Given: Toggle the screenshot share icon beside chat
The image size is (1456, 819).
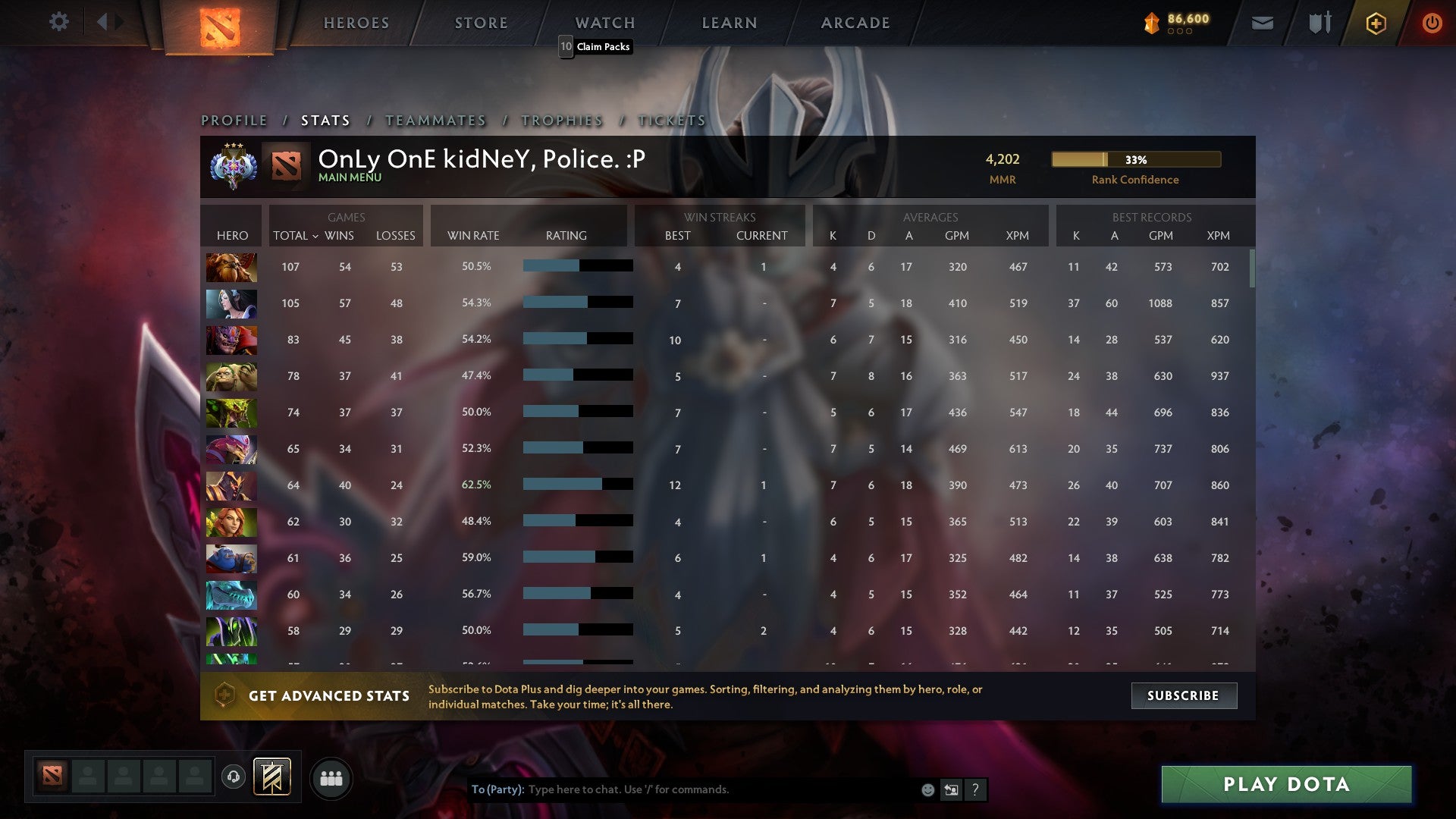Looking at the screenshot, I should 952,789.
